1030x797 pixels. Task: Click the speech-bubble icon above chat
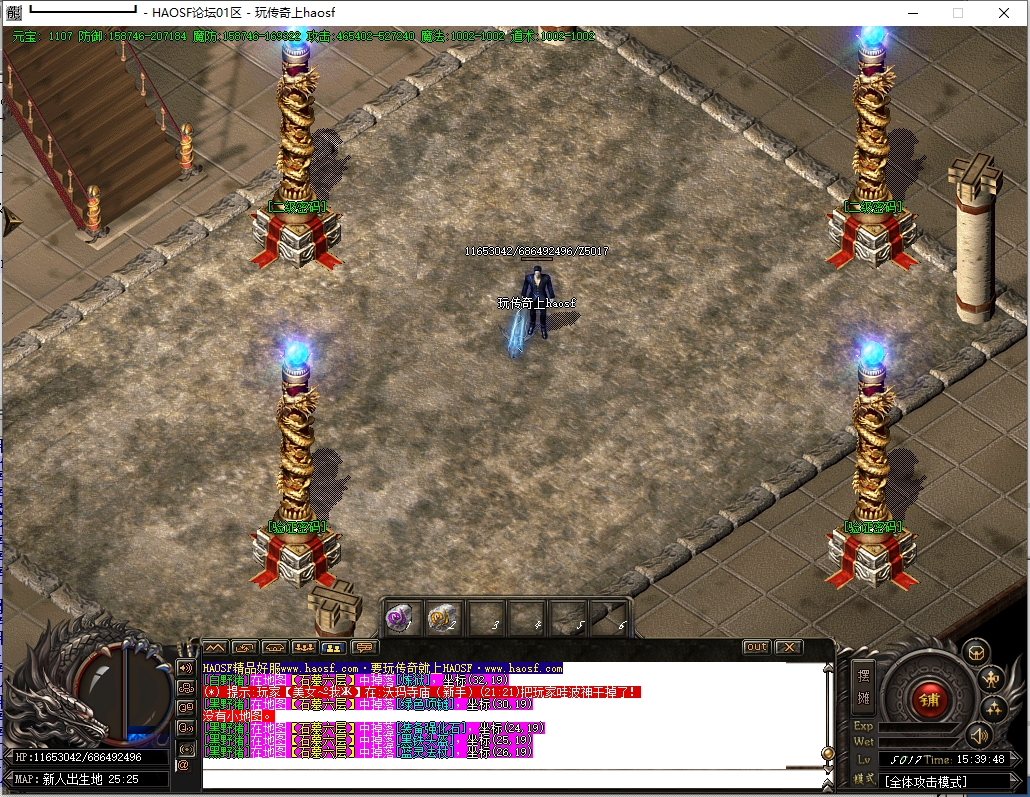pos(365,647)
